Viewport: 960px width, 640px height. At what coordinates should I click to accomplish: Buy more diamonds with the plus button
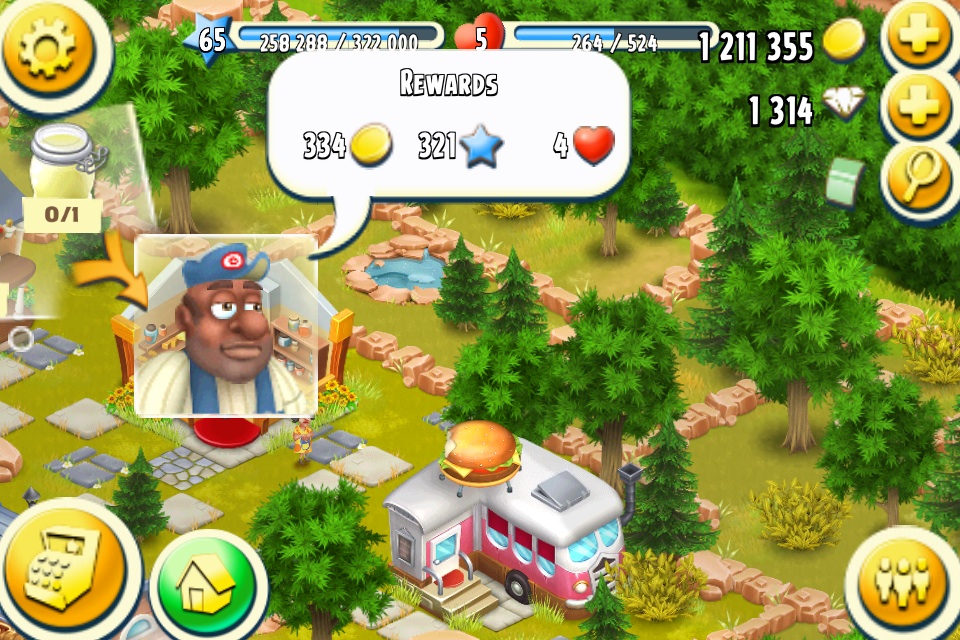point(919,106)
